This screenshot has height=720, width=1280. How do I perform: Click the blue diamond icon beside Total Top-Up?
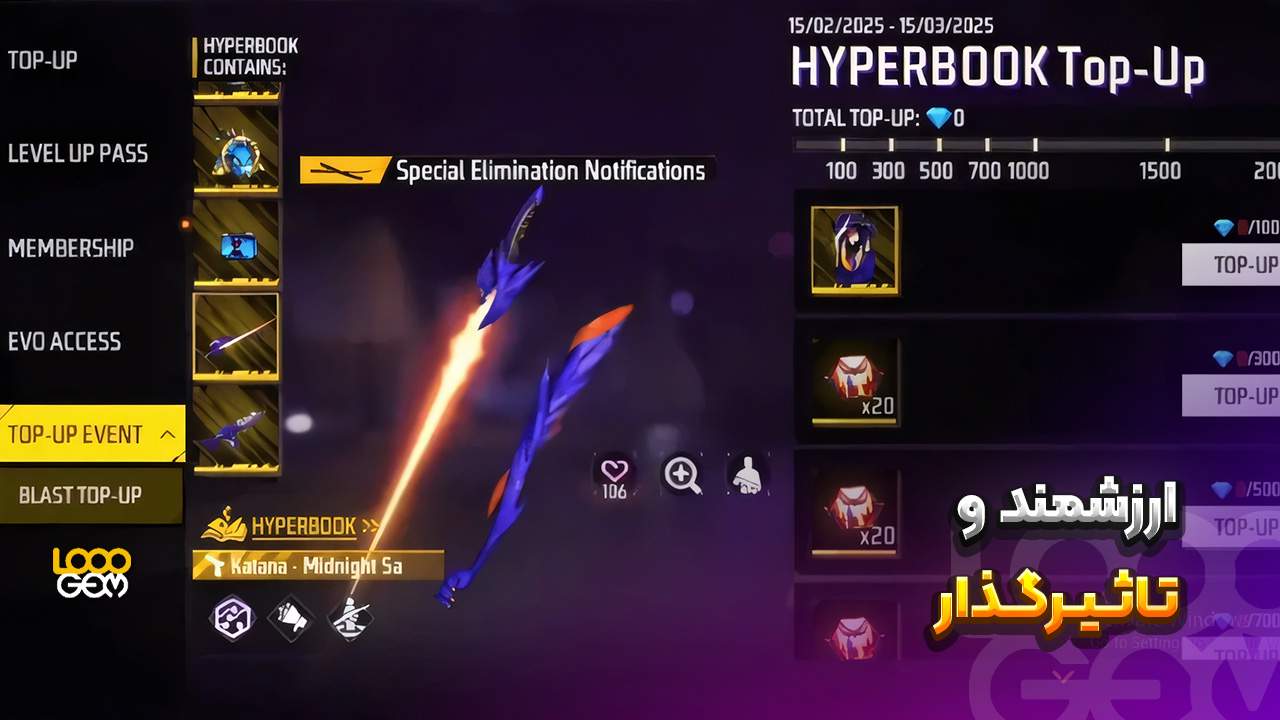click(938, 119)
